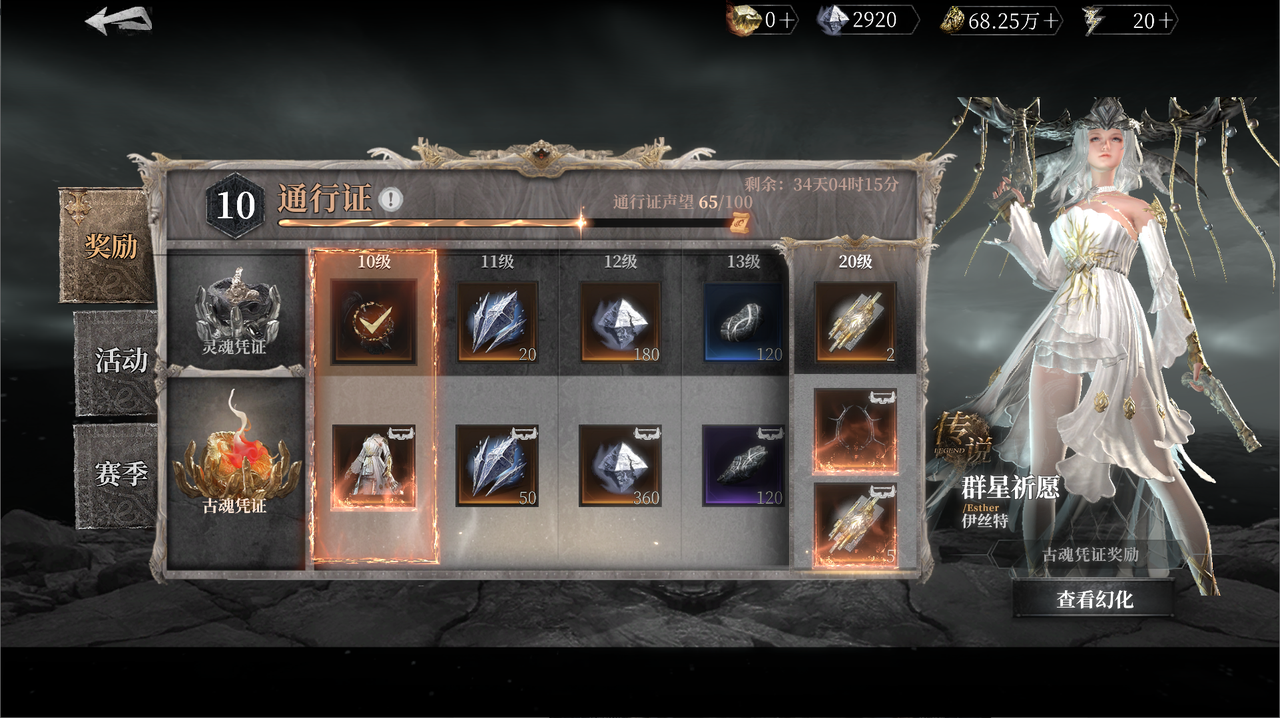
Task: Choose the level 12 reward of 180
Action: click(621, 321)
